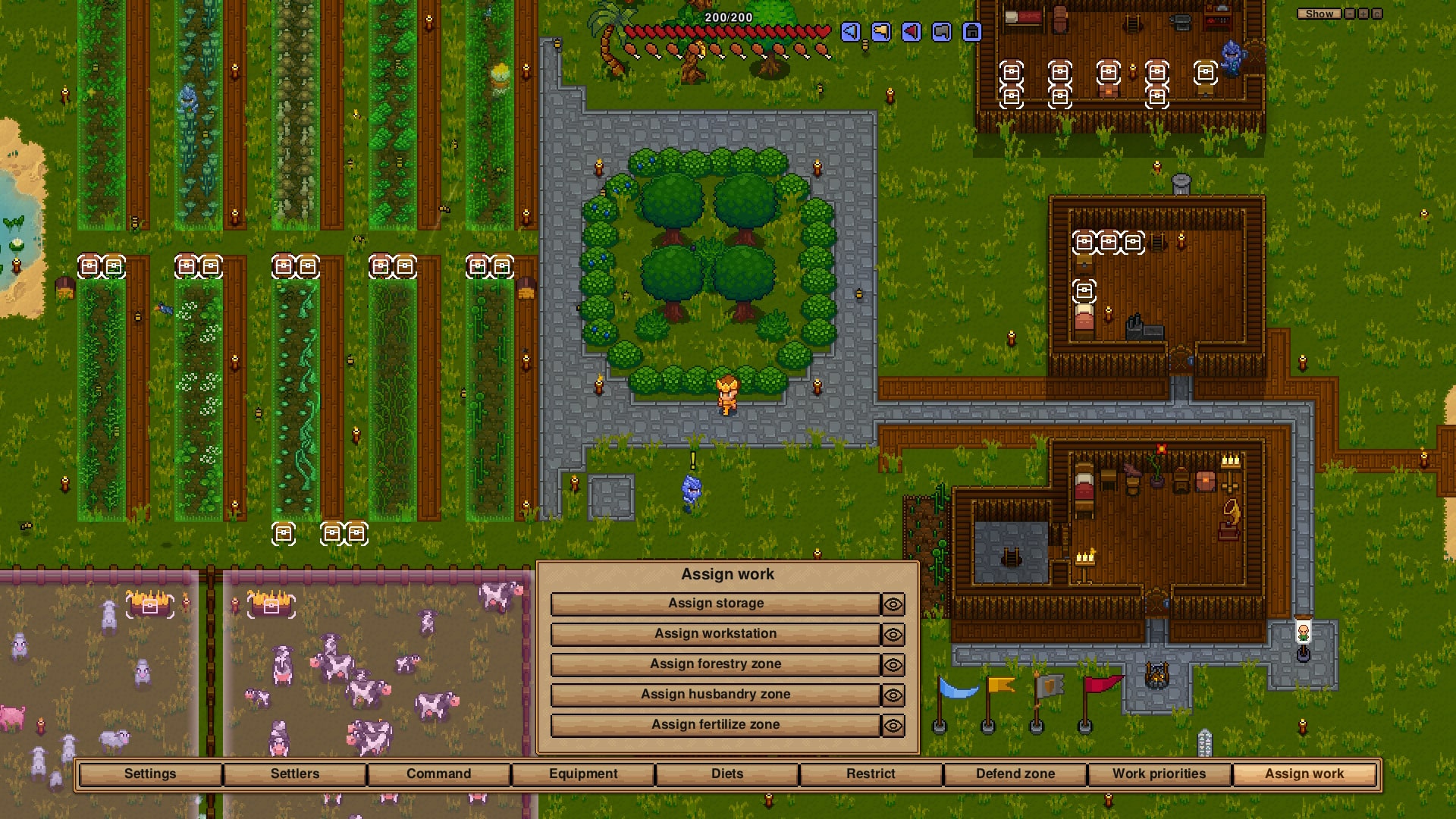The image size is (1456, 819).
Task: Open the Diets menu
Action: (x=727, y=773)
